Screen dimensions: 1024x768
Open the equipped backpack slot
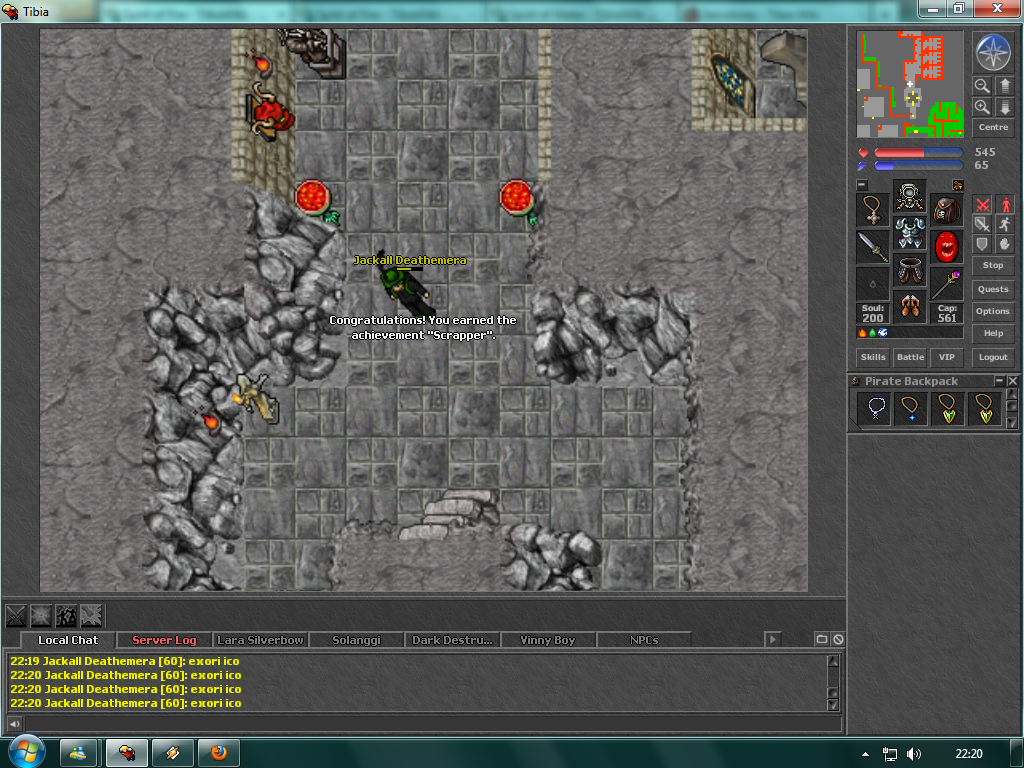pyautogui.click(x=946, y=210)
